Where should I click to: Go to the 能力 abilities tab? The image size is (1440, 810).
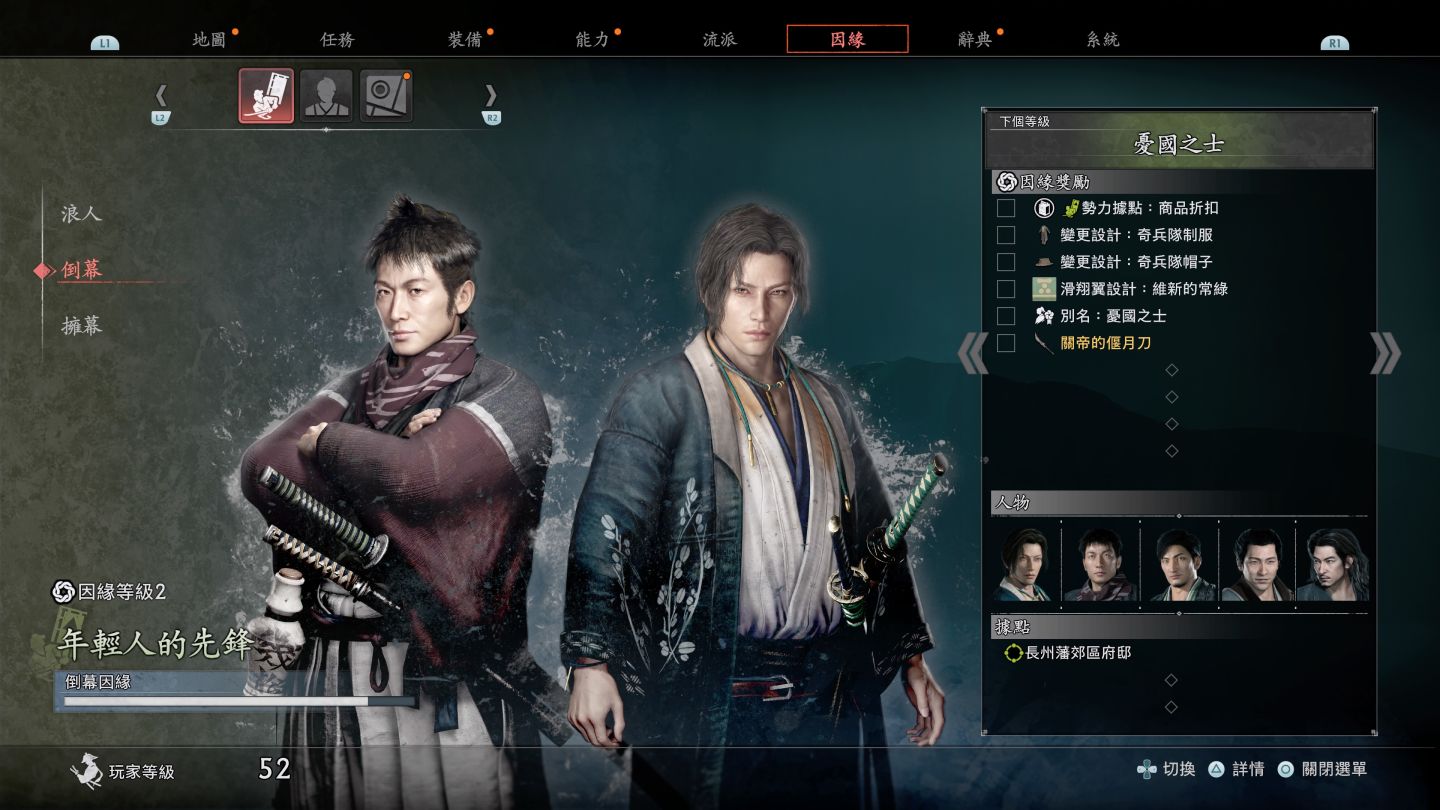[x=592, y=40]
